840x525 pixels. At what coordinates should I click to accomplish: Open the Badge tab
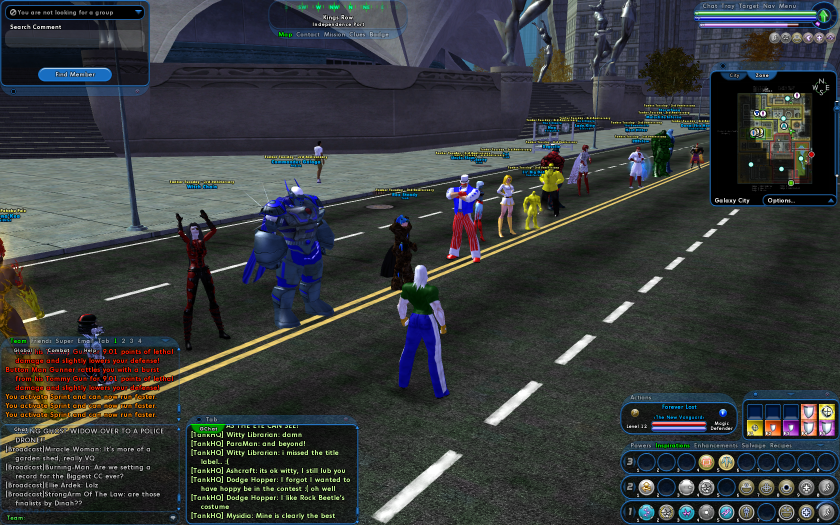[380, 34]
